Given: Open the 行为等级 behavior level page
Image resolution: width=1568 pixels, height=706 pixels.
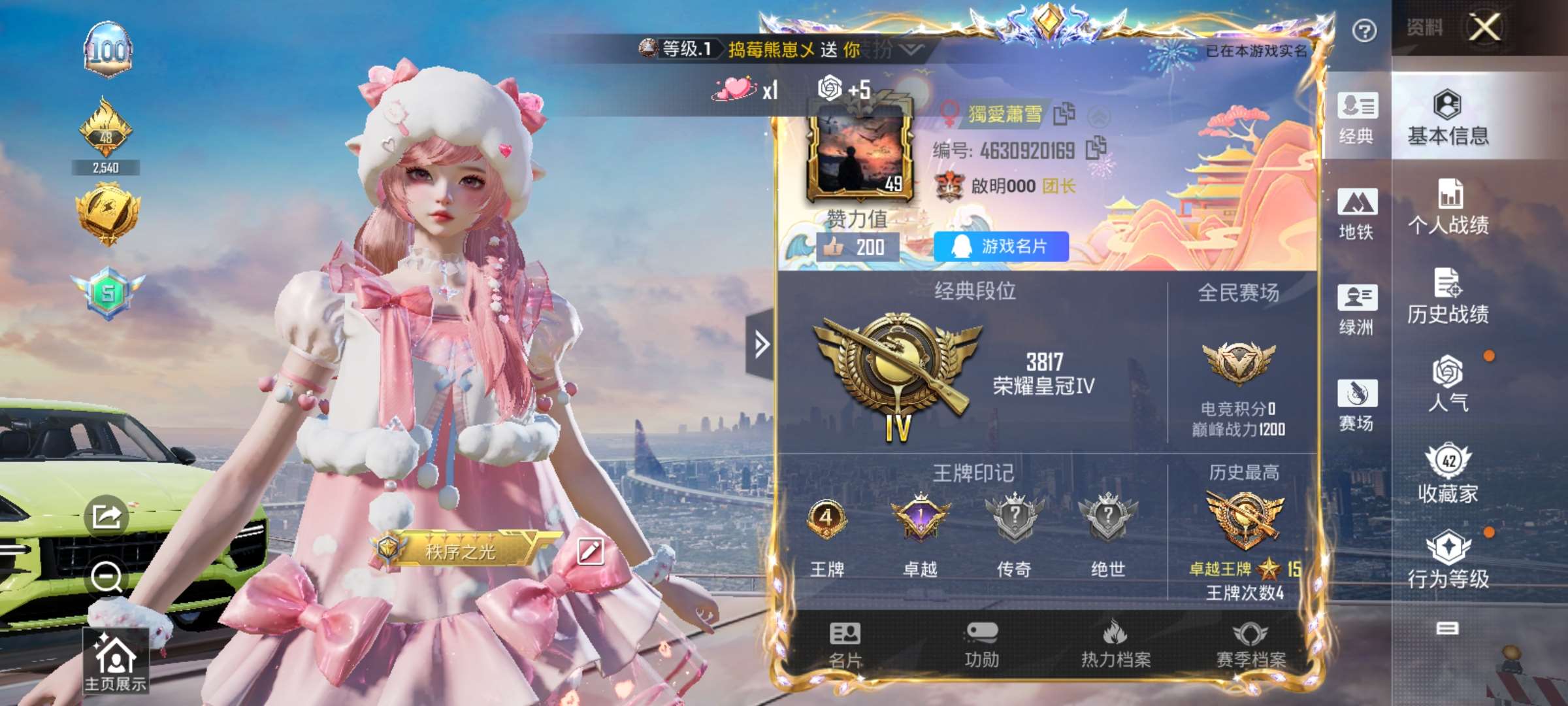Looking at the screenshot, I should tap(1448, 560).
